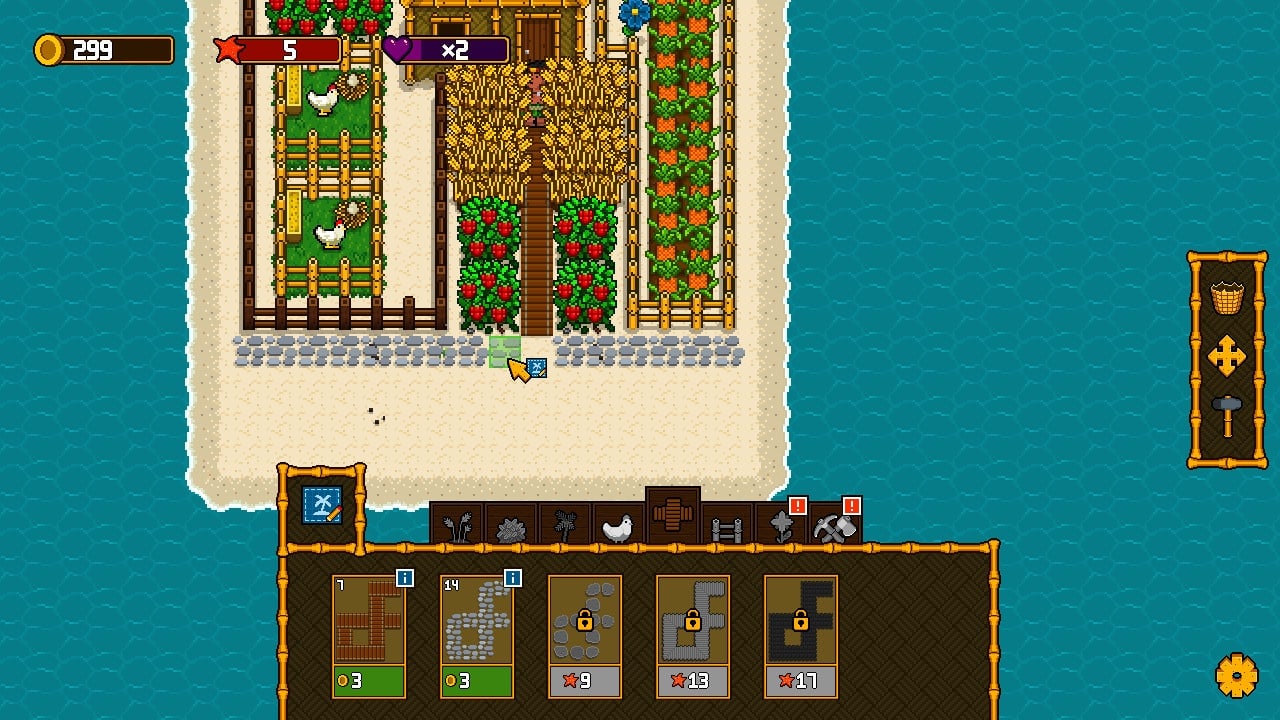Open the bush category tab

click(512, 526)
